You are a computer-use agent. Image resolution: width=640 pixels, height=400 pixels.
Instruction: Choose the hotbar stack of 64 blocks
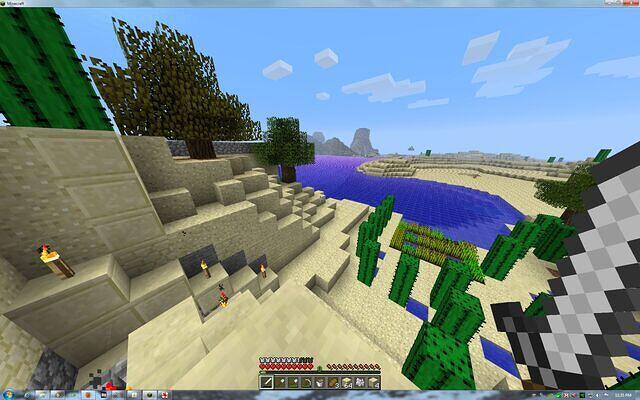coord(347,383)
